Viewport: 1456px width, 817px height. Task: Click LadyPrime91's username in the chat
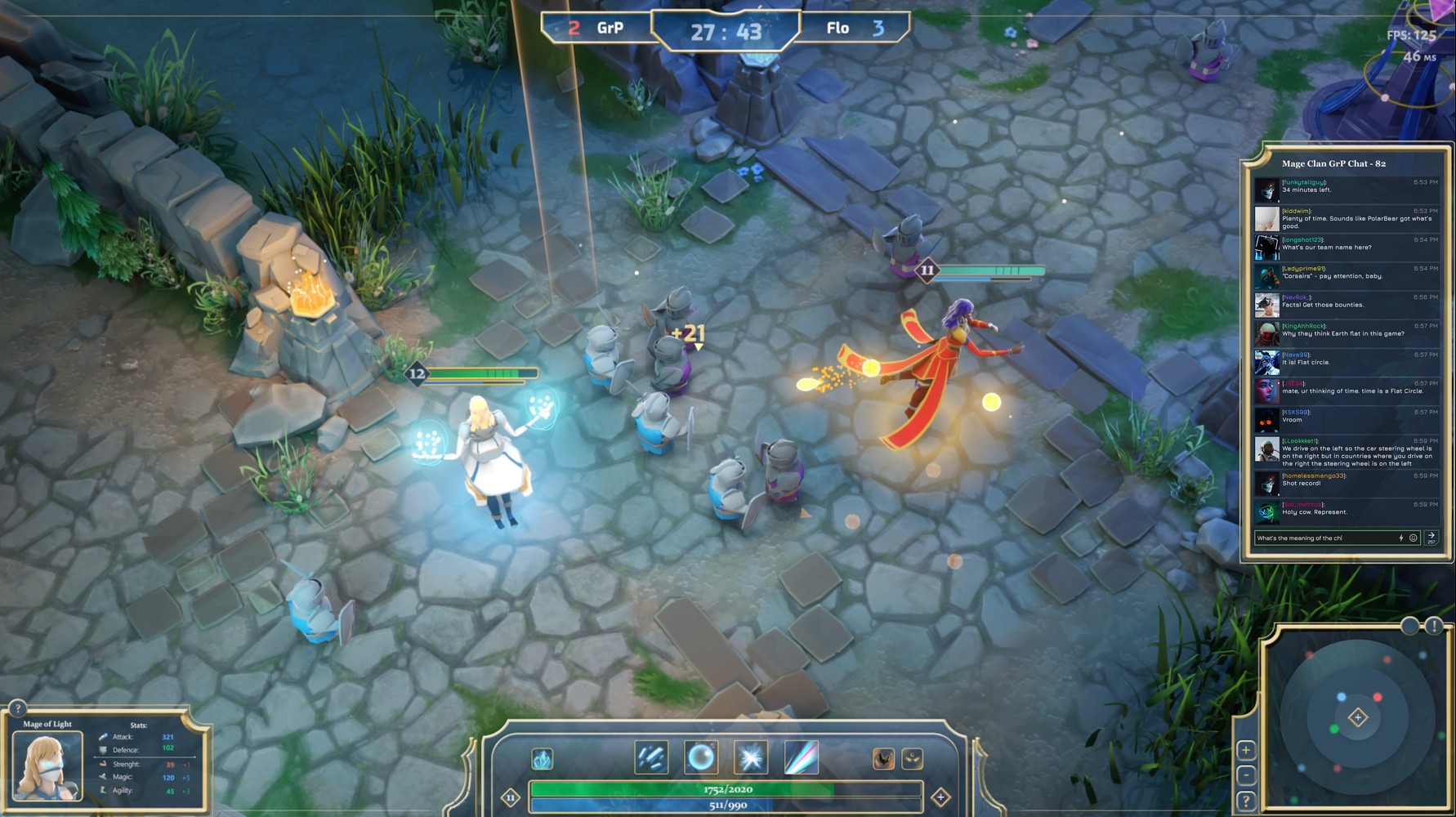tap(1303, 269)
